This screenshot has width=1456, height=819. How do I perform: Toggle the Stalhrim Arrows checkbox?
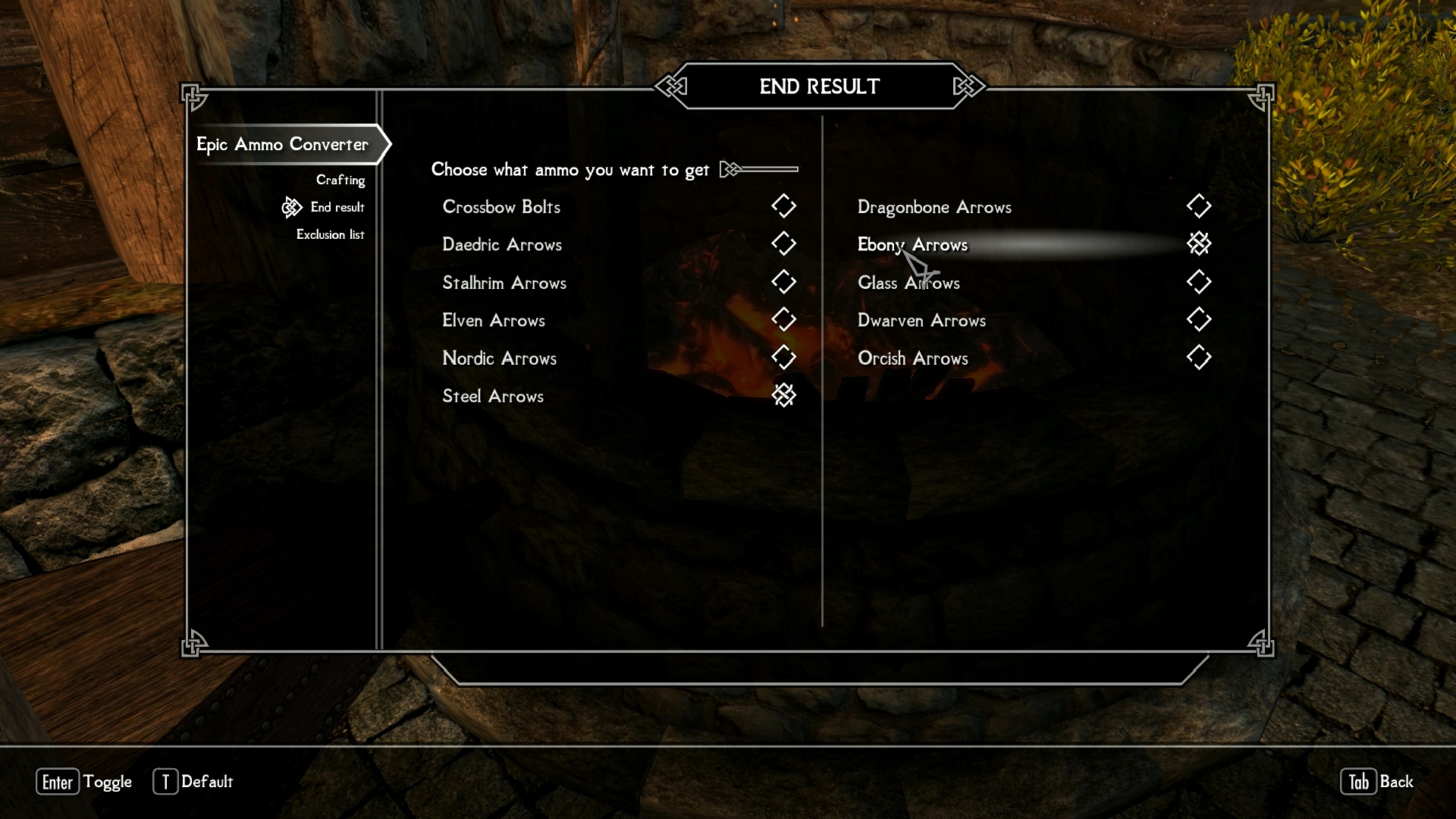pos(783,282)
